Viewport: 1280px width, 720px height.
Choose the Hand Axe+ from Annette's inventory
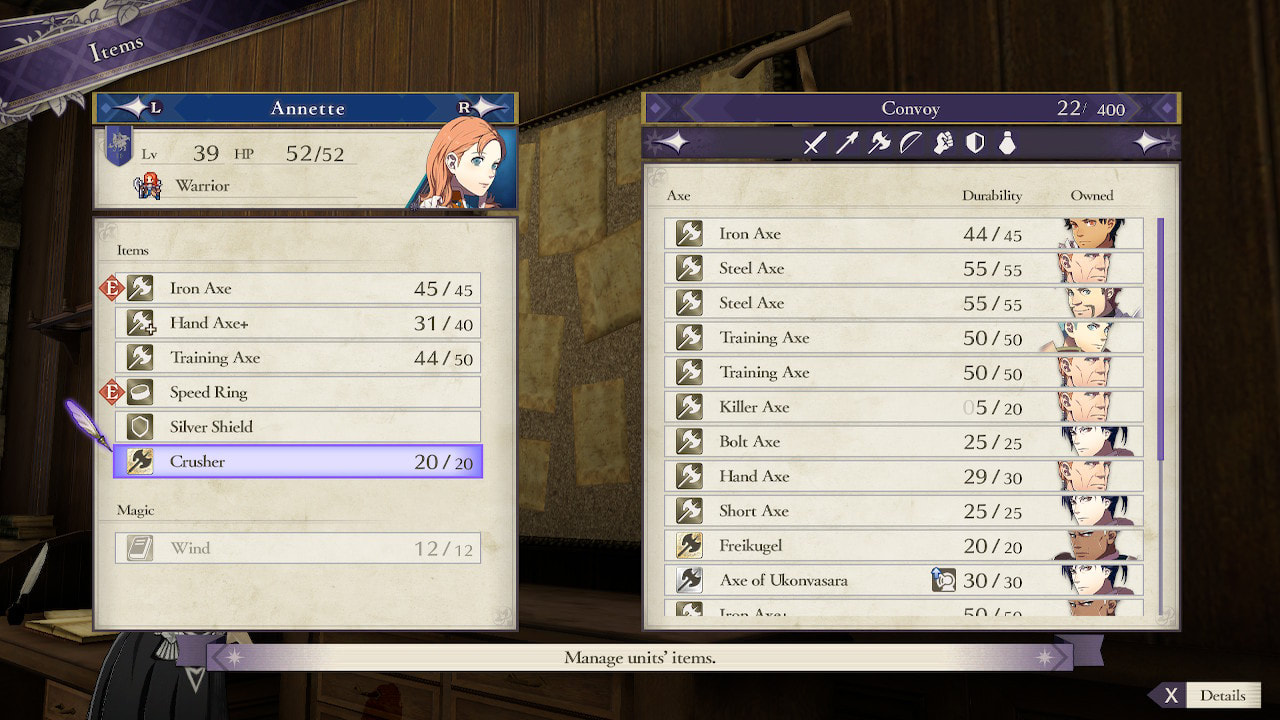297,323
